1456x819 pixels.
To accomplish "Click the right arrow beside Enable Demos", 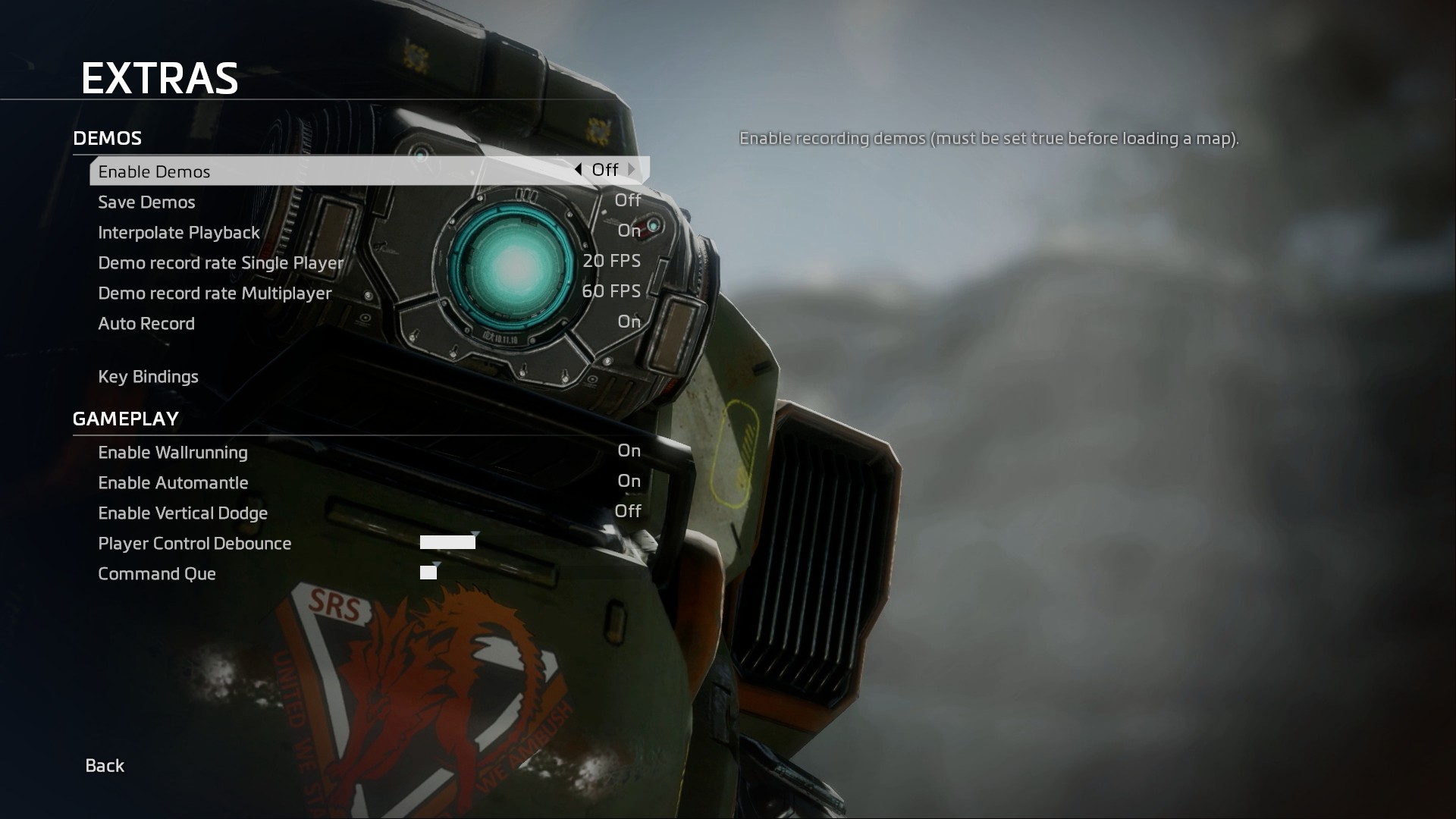I will click(632, 170).
